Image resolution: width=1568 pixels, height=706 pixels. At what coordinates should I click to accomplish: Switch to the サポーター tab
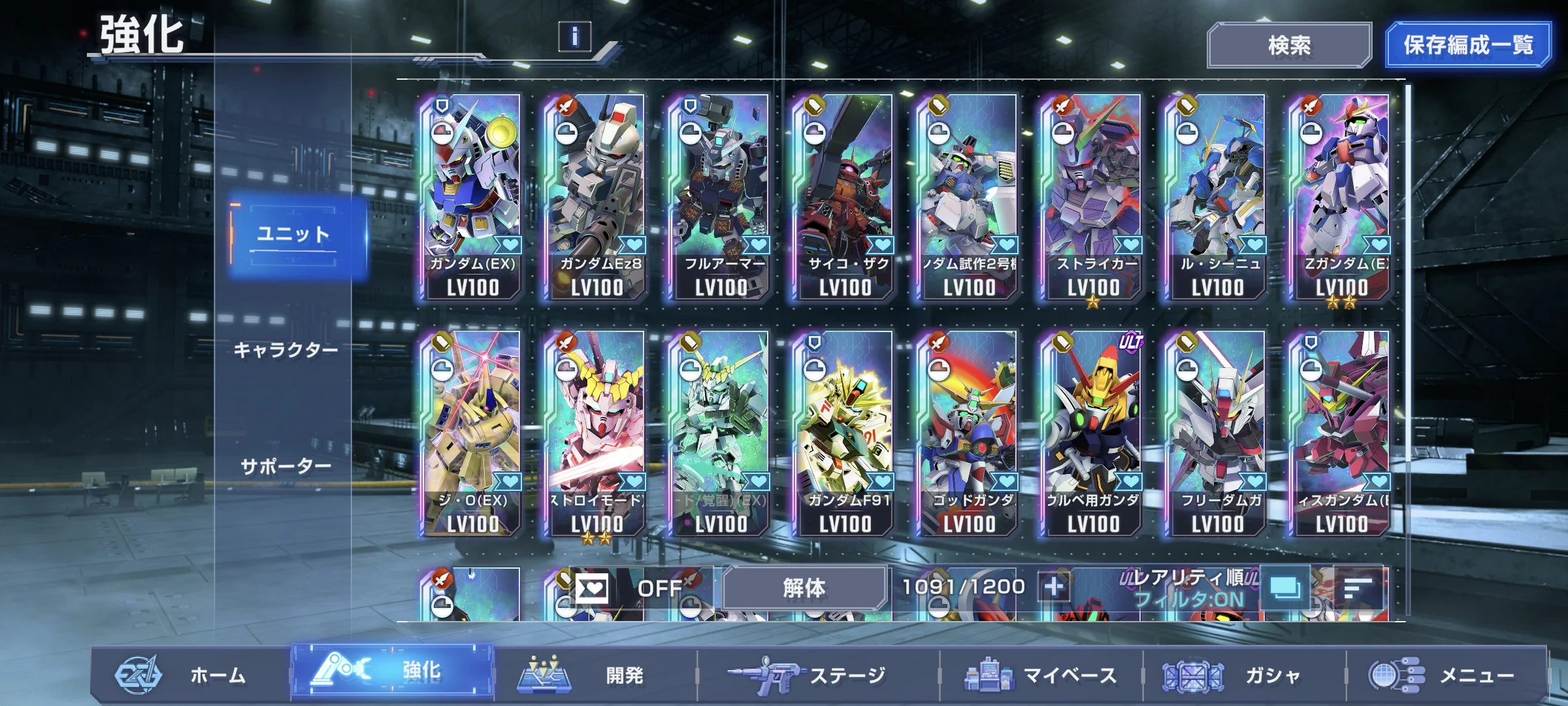[x=286, y=467]
